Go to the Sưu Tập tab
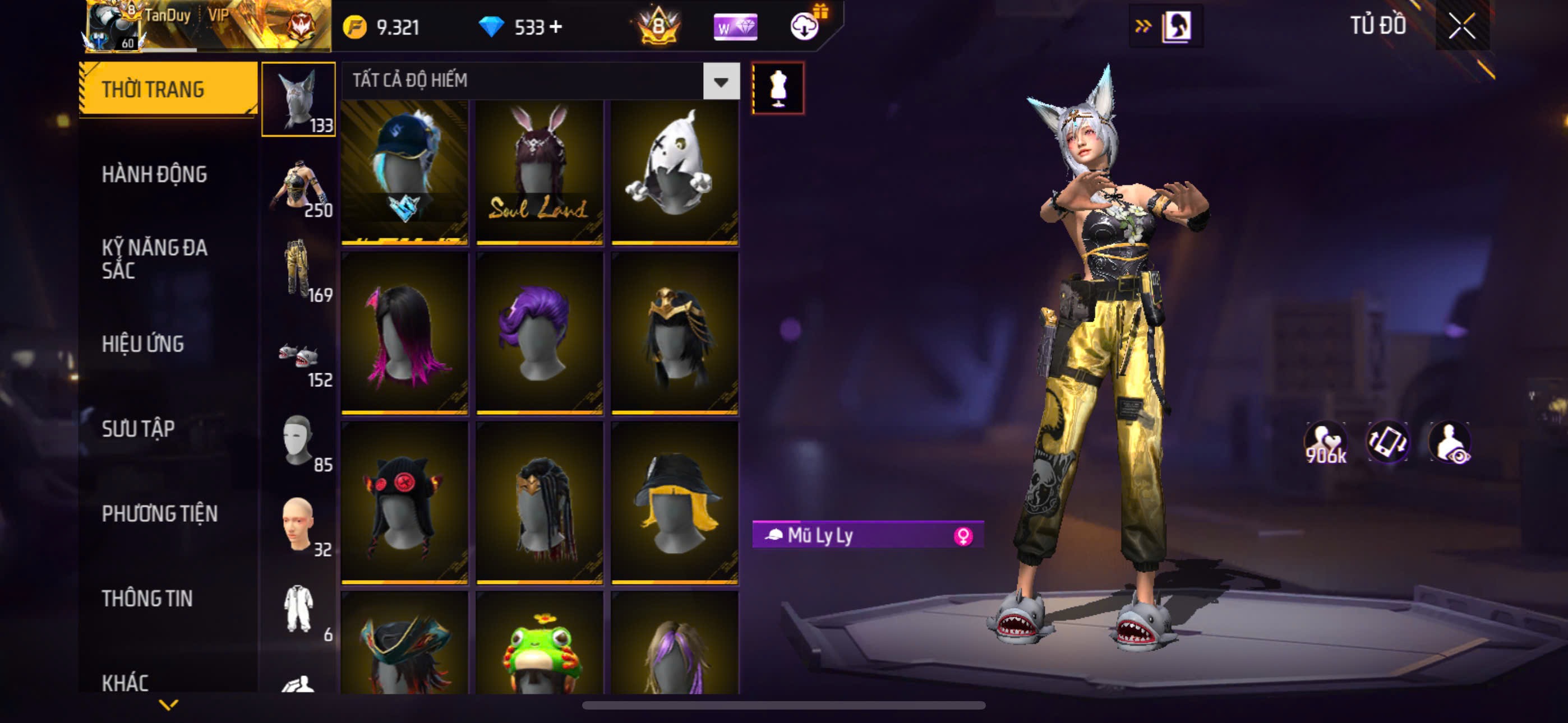Viewport: 1568px width, 723px height. coord(138,429)
